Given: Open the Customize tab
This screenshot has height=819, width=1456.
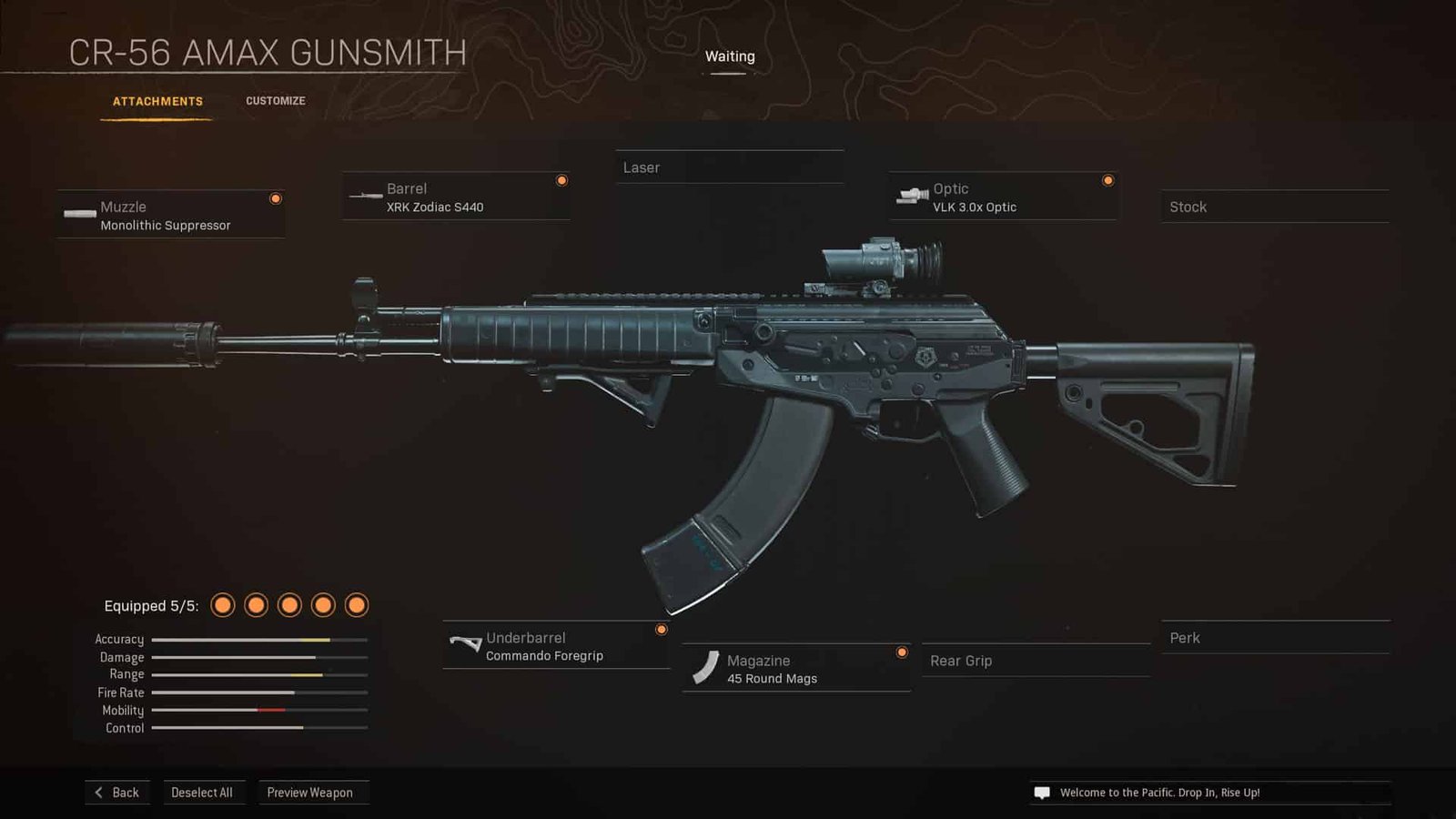Looking at the screenshot, I should [x=275, y=101].
